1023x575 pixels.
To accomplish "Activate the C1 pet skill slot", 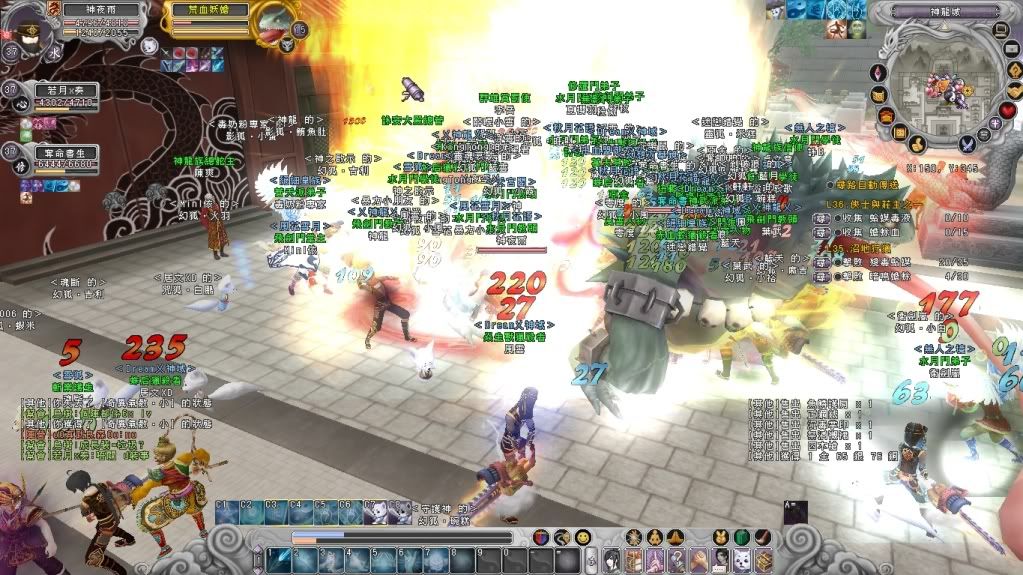I will click(x=226, y=512).
